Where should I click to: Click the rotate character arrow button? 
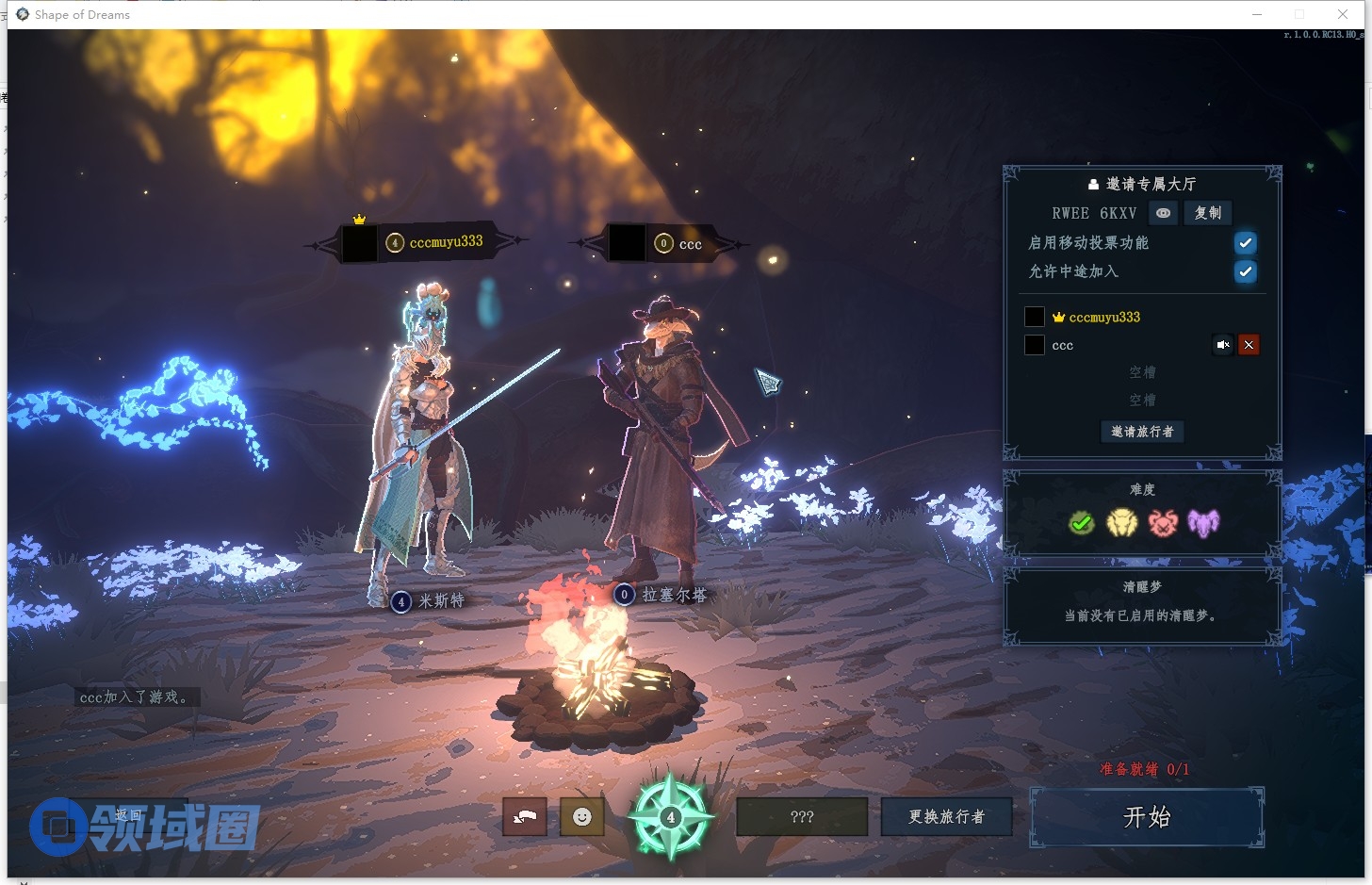525,817
